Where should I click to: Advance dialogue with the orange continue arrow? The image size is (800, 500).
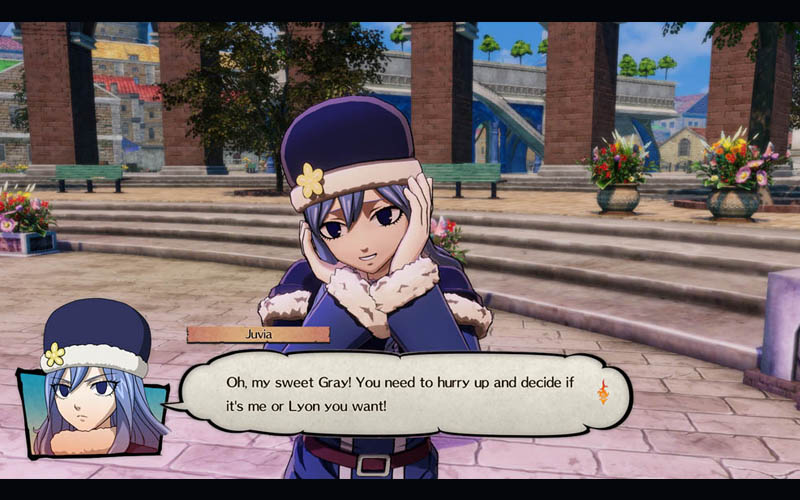(603, 391)
